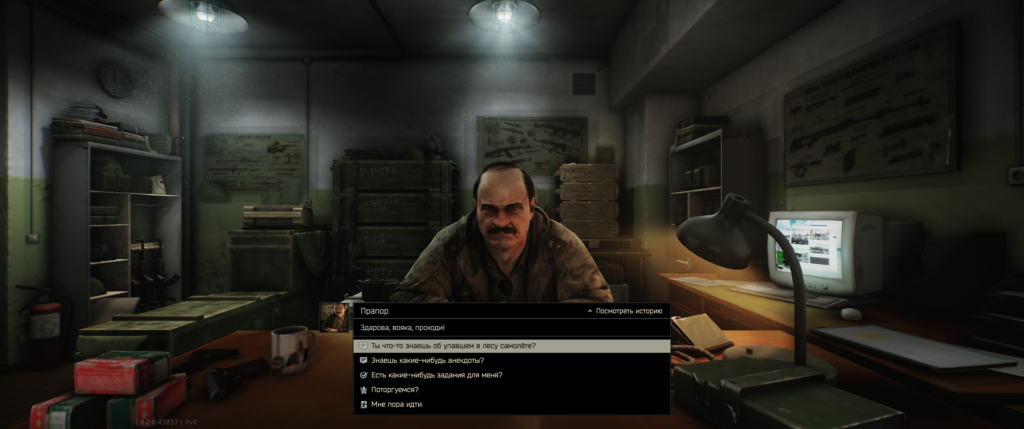
Task: Choose the "Знаешь какие-нибудь анекдоты?" reply
Action: coord(427,360)
